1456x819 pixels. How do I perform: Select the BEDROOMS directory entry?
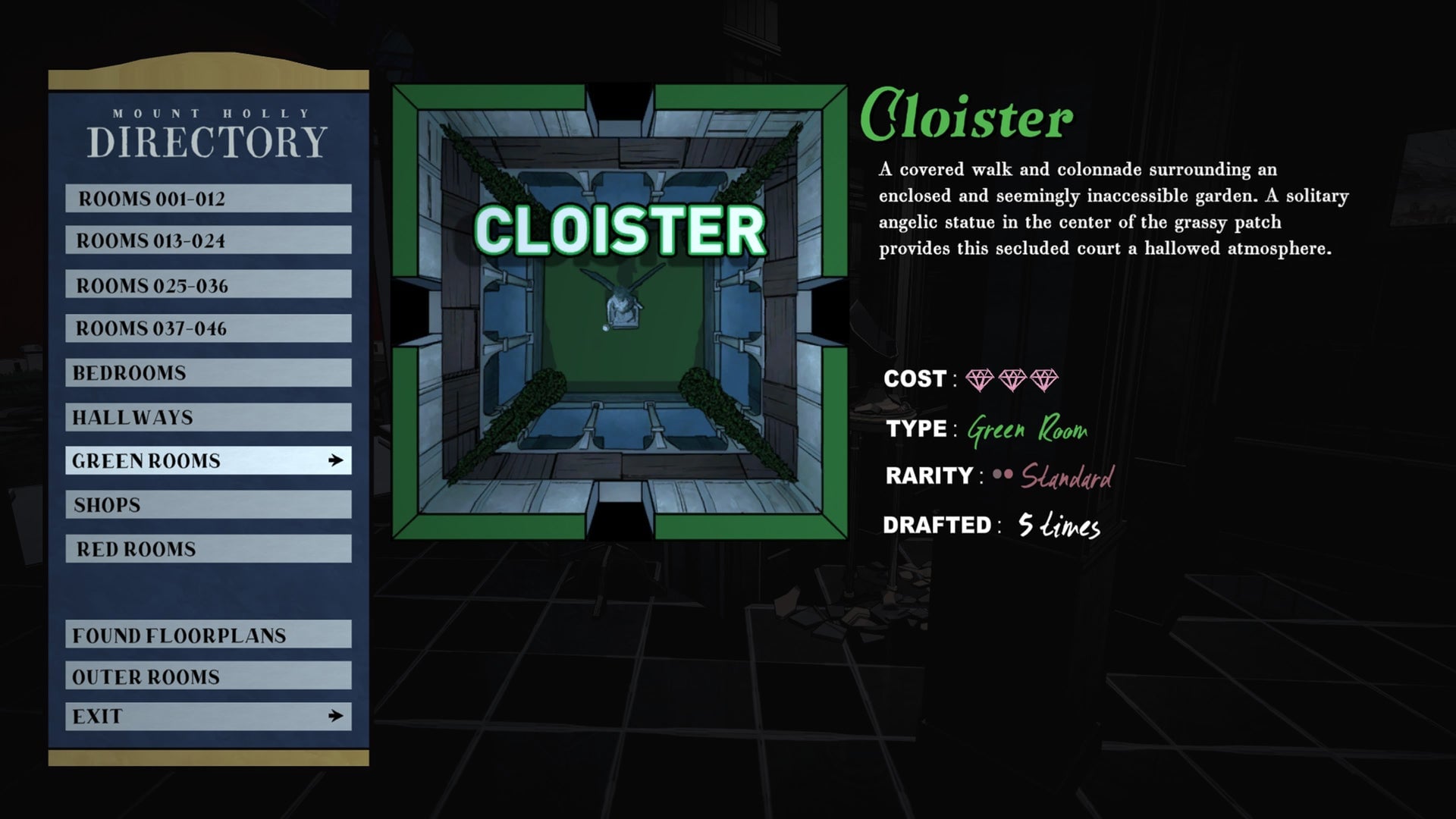tap(209, 372)
